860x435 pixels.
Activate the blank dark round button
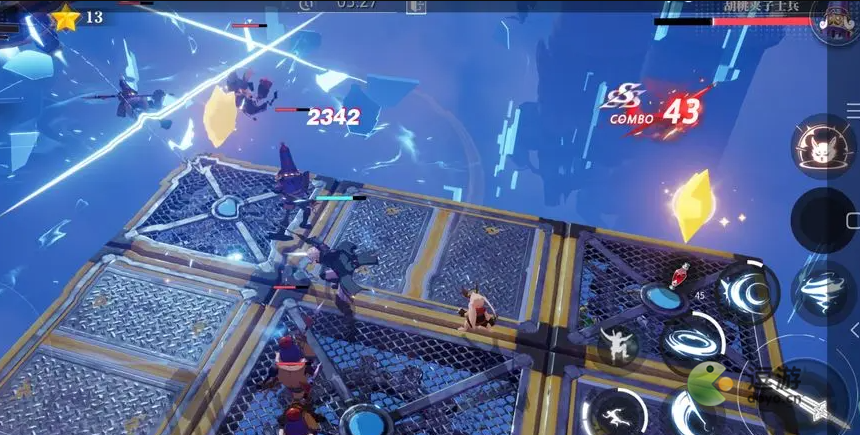click(x=822, y=220)
